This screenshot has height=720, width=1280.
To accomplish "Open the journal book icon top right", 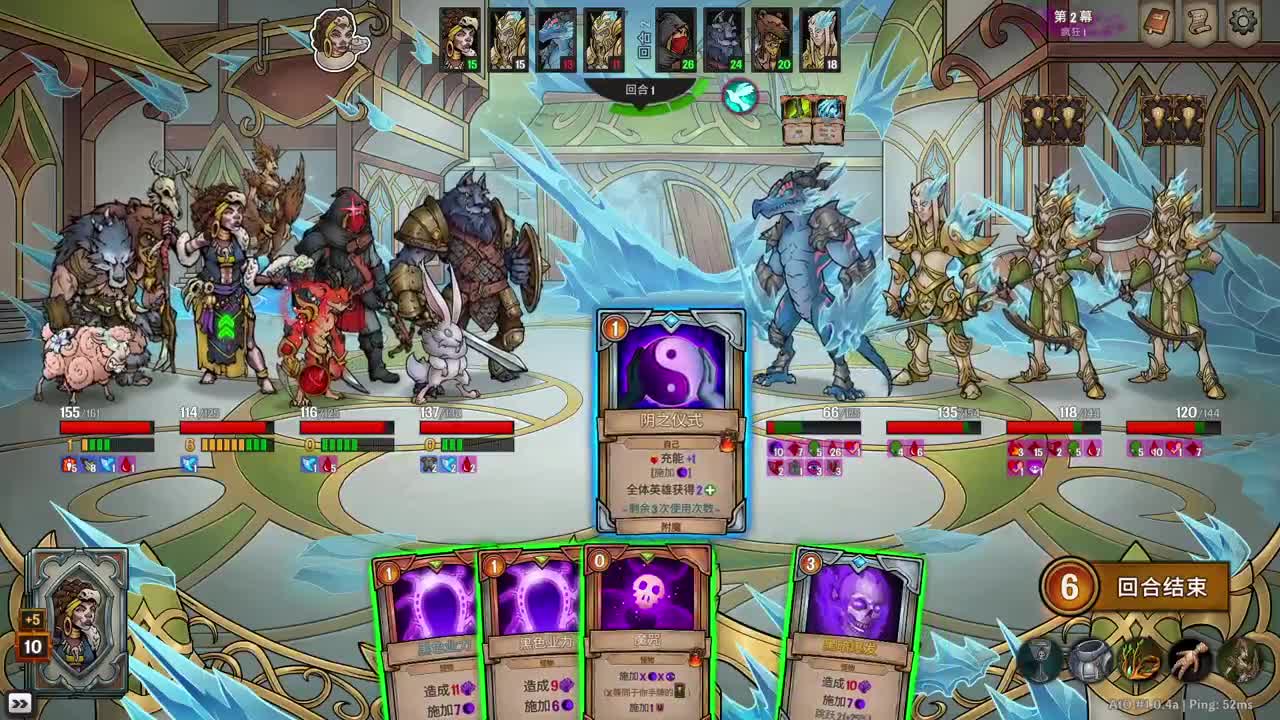I will (1156, 22).
